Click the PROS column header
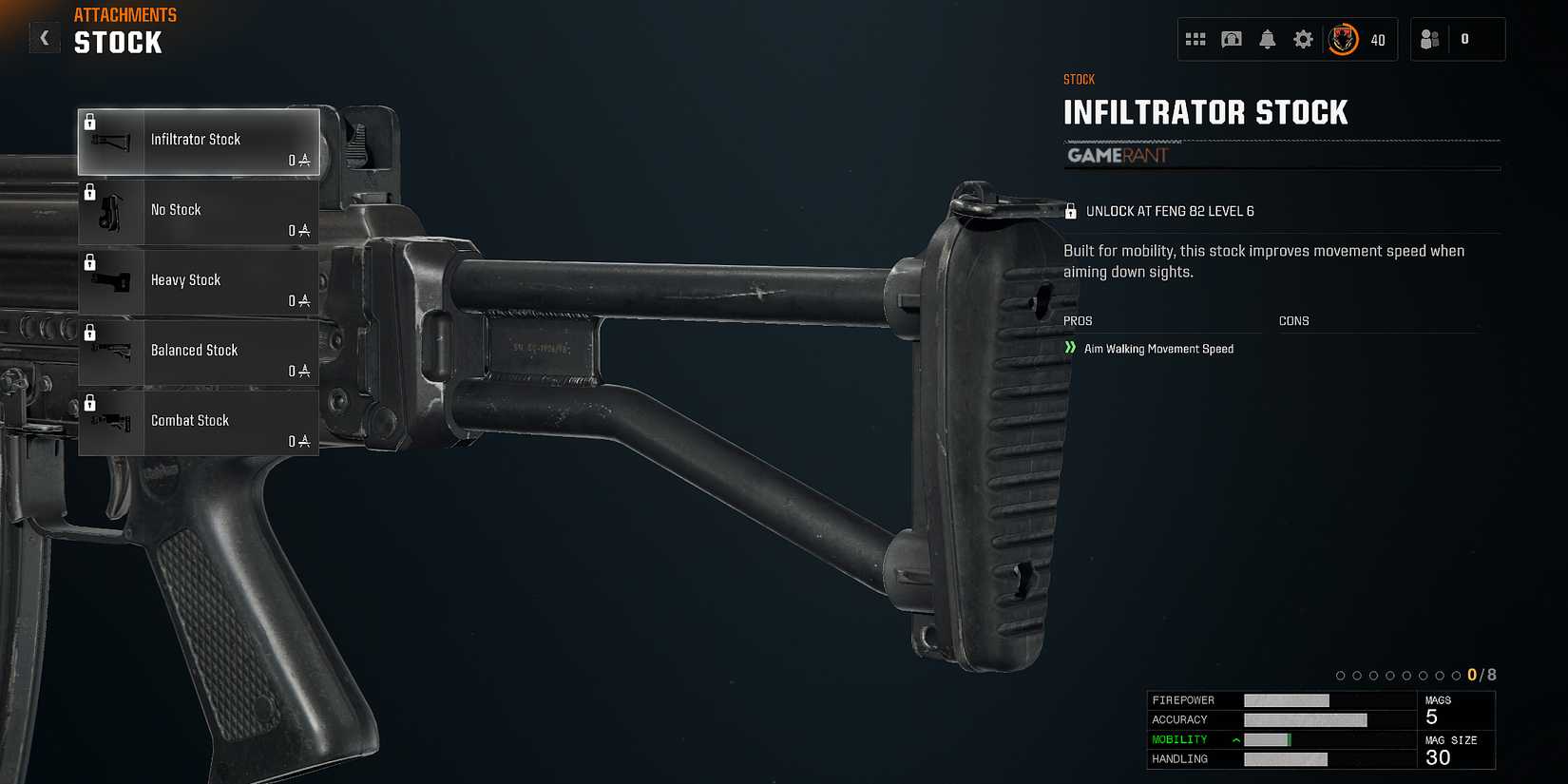 point(1077,320)
